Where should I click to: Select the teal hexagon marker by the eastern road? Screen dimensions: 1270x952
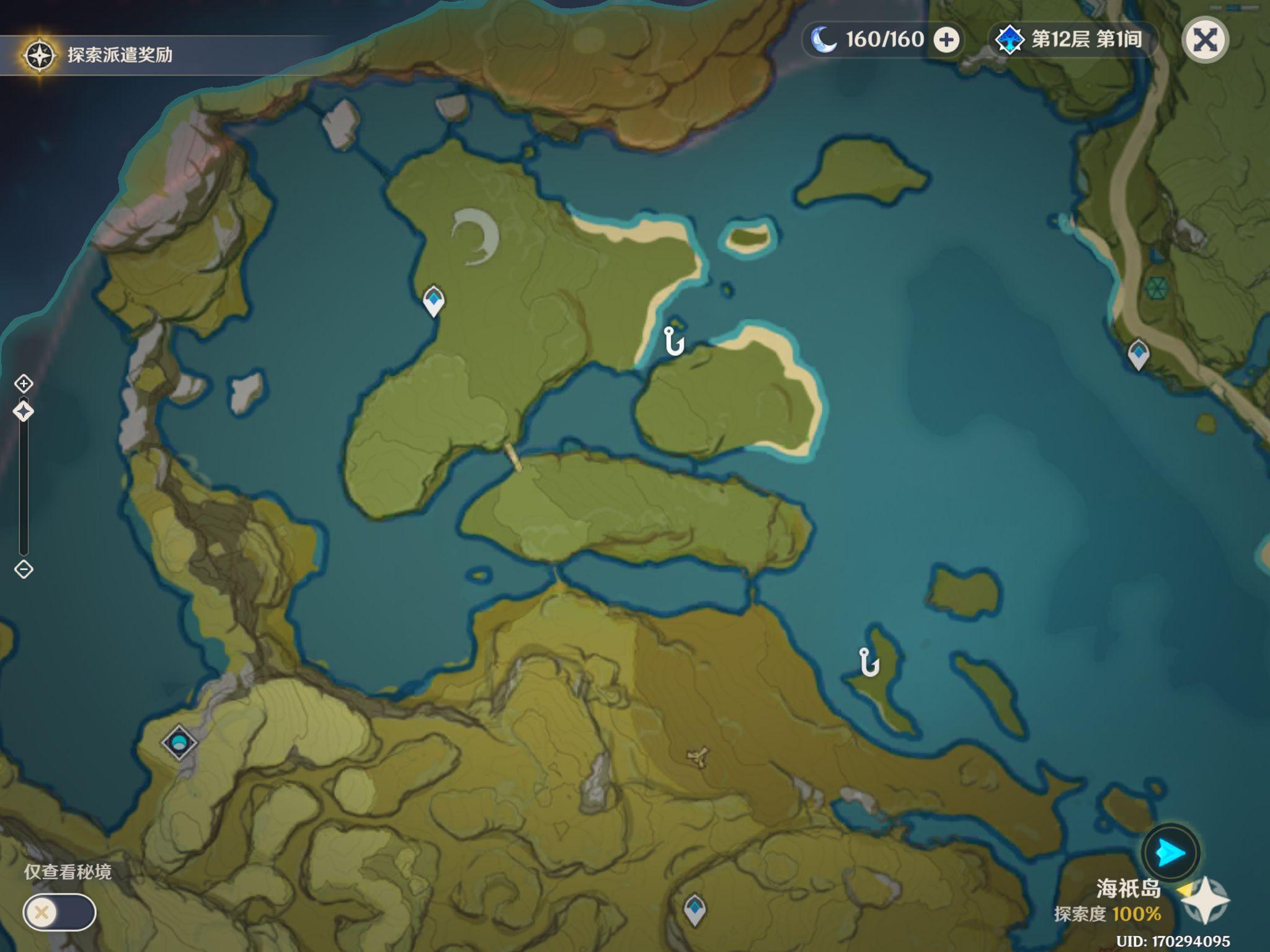click(1157, 288)
